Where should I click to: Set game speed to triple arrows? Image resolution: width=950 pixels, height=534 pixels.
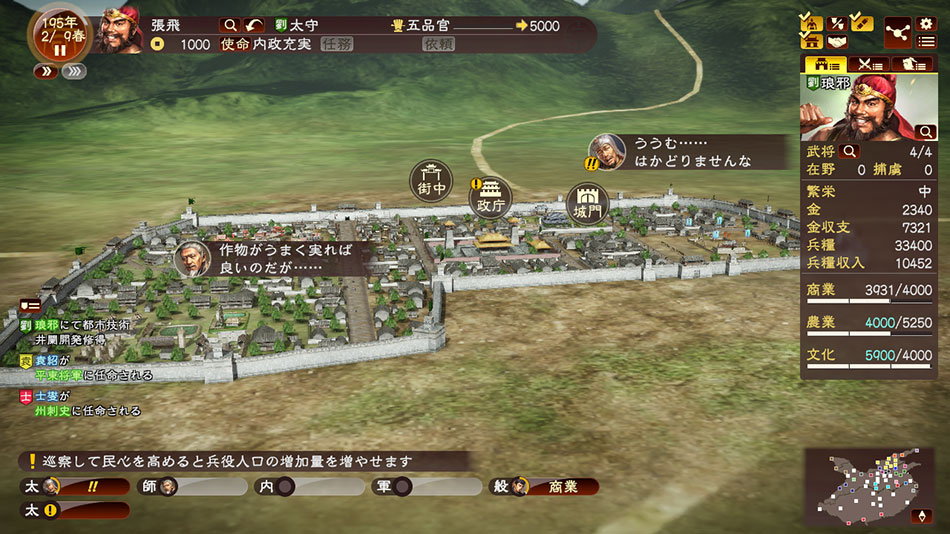(73, 71)
